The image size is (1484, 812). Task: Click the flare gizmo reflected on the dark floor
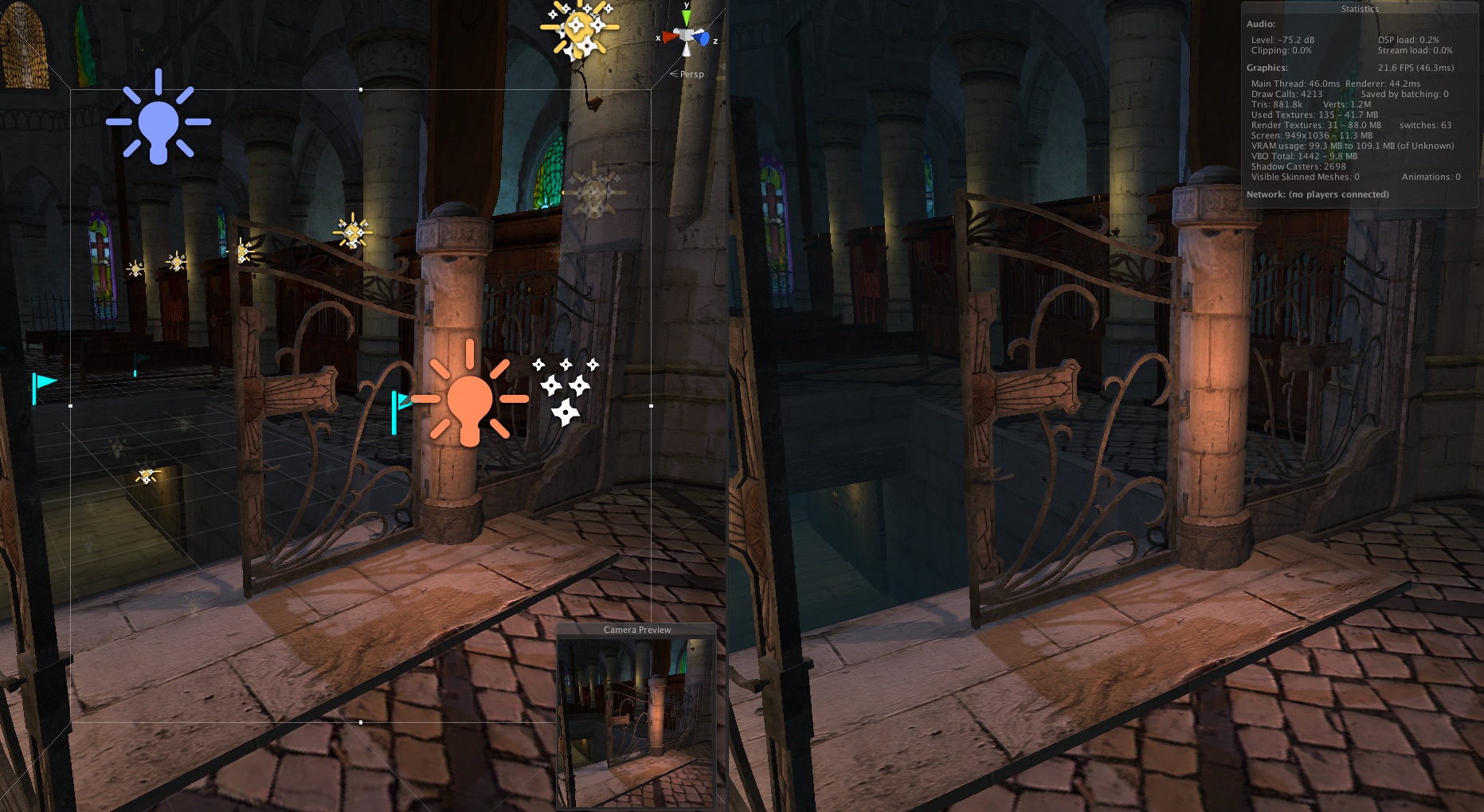click(146, 474)
